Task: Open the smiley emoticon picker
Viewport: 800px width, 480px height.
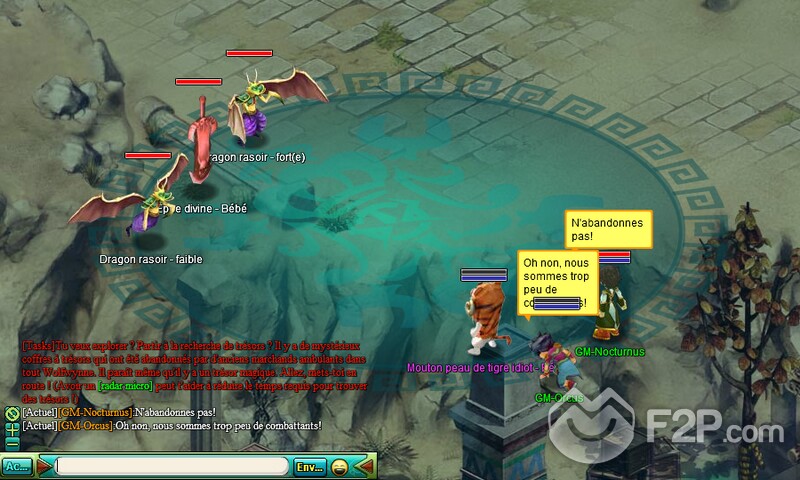Action: 341,466
